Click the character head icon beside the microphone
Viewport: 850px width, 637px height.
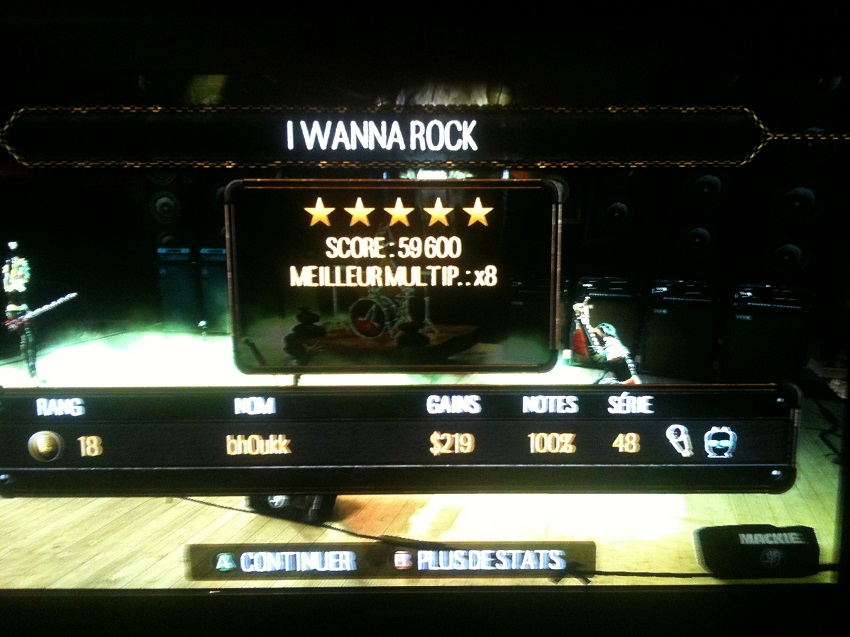click(719, 442)
